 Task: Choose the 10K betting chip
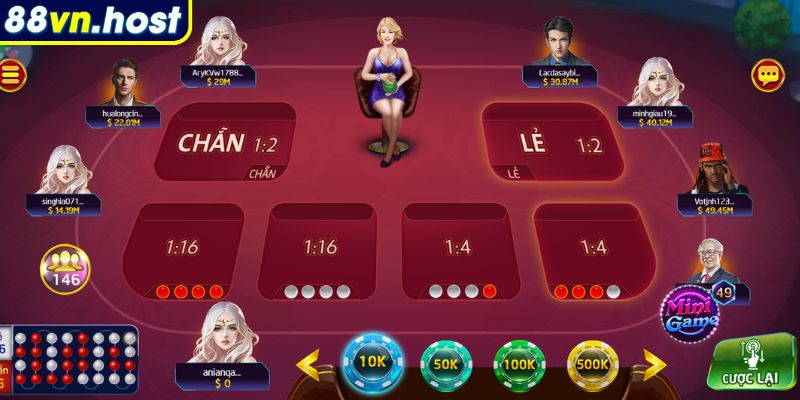click(x=372, y=362)
